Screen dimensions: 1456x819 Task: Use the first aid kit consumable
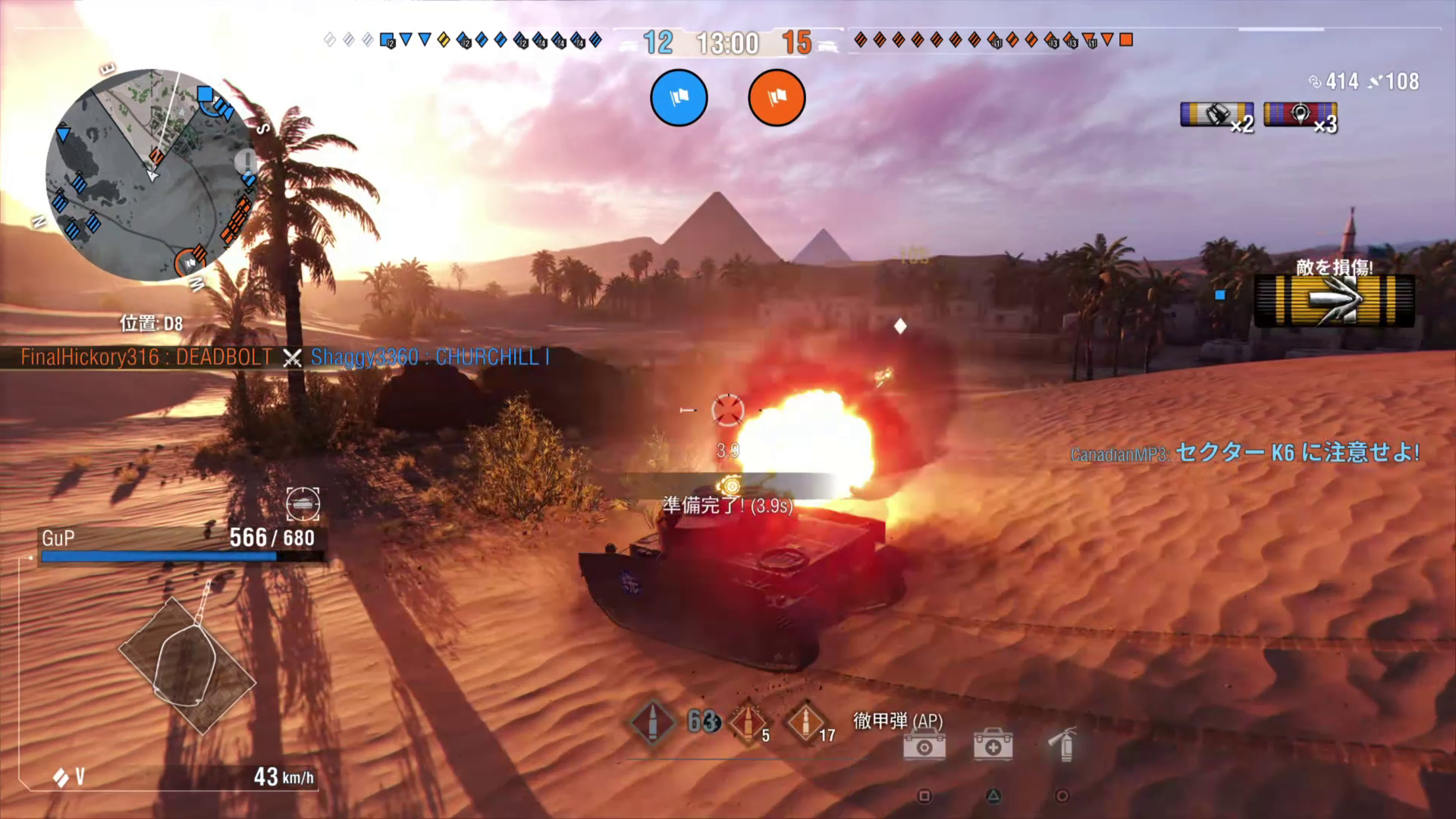point(993,746)
